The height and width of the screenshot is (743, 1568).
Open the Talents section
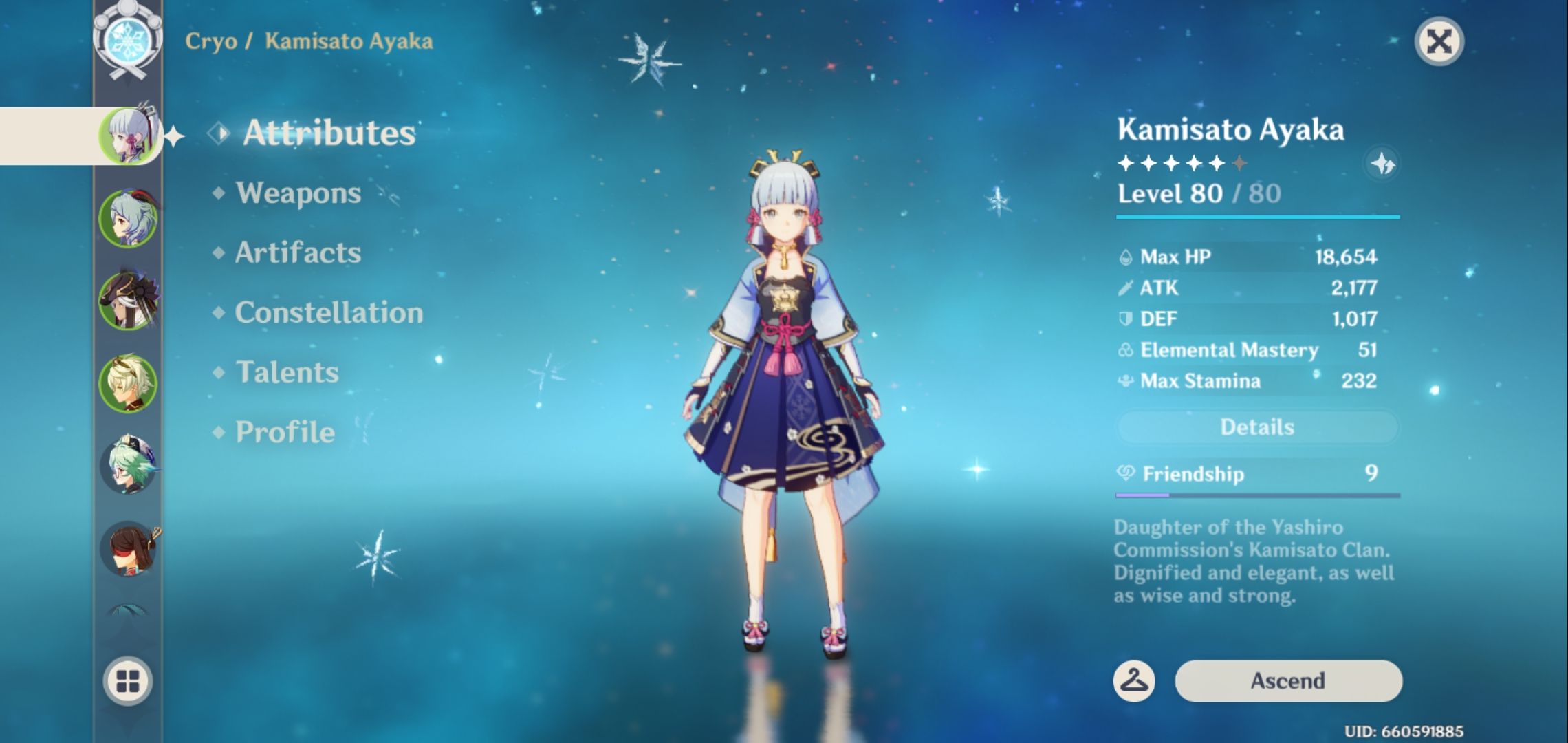pyautogui.click(x=286, y=372)
